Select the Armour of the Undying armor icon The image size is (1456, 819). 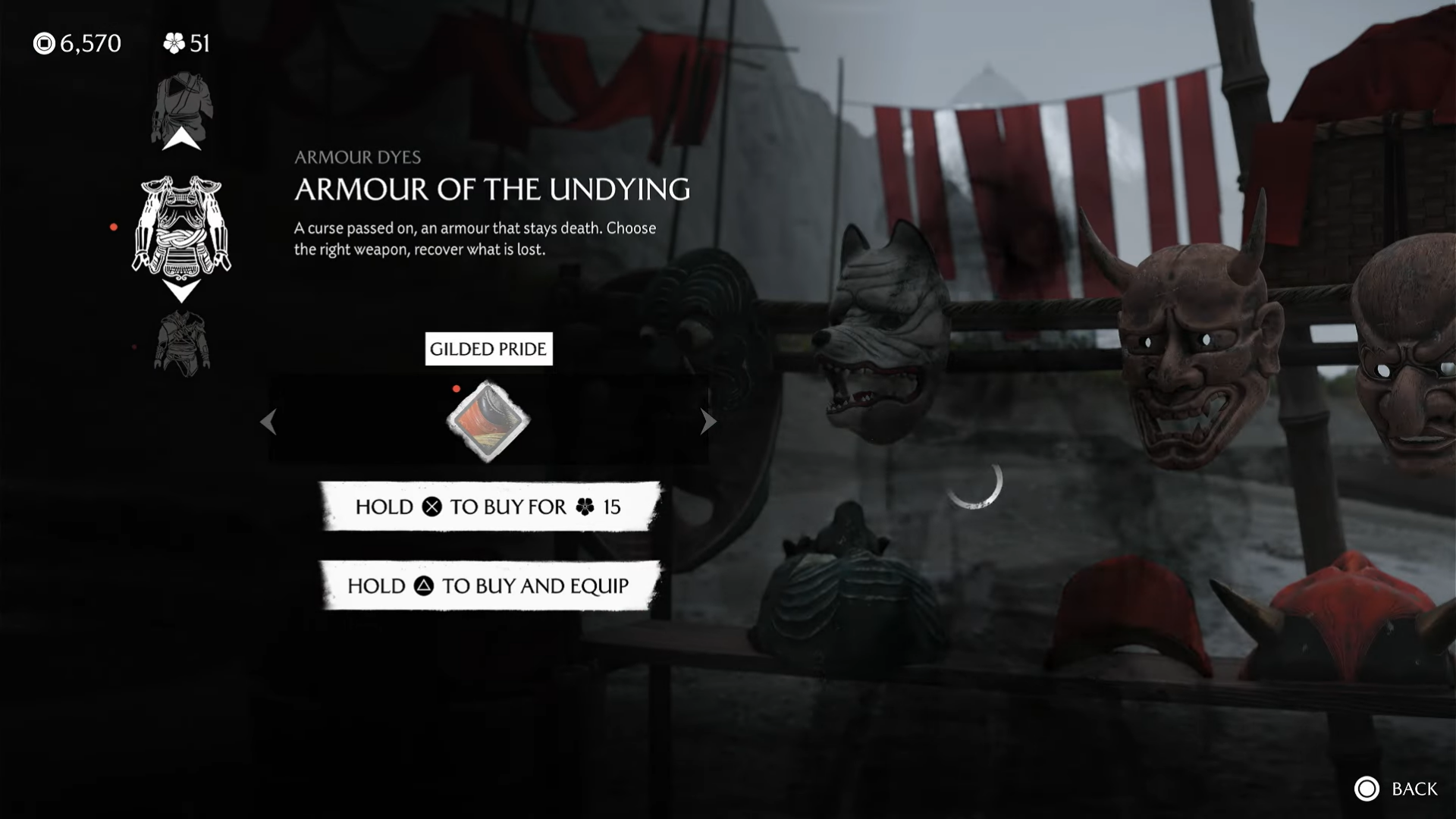tap(182, 227)
